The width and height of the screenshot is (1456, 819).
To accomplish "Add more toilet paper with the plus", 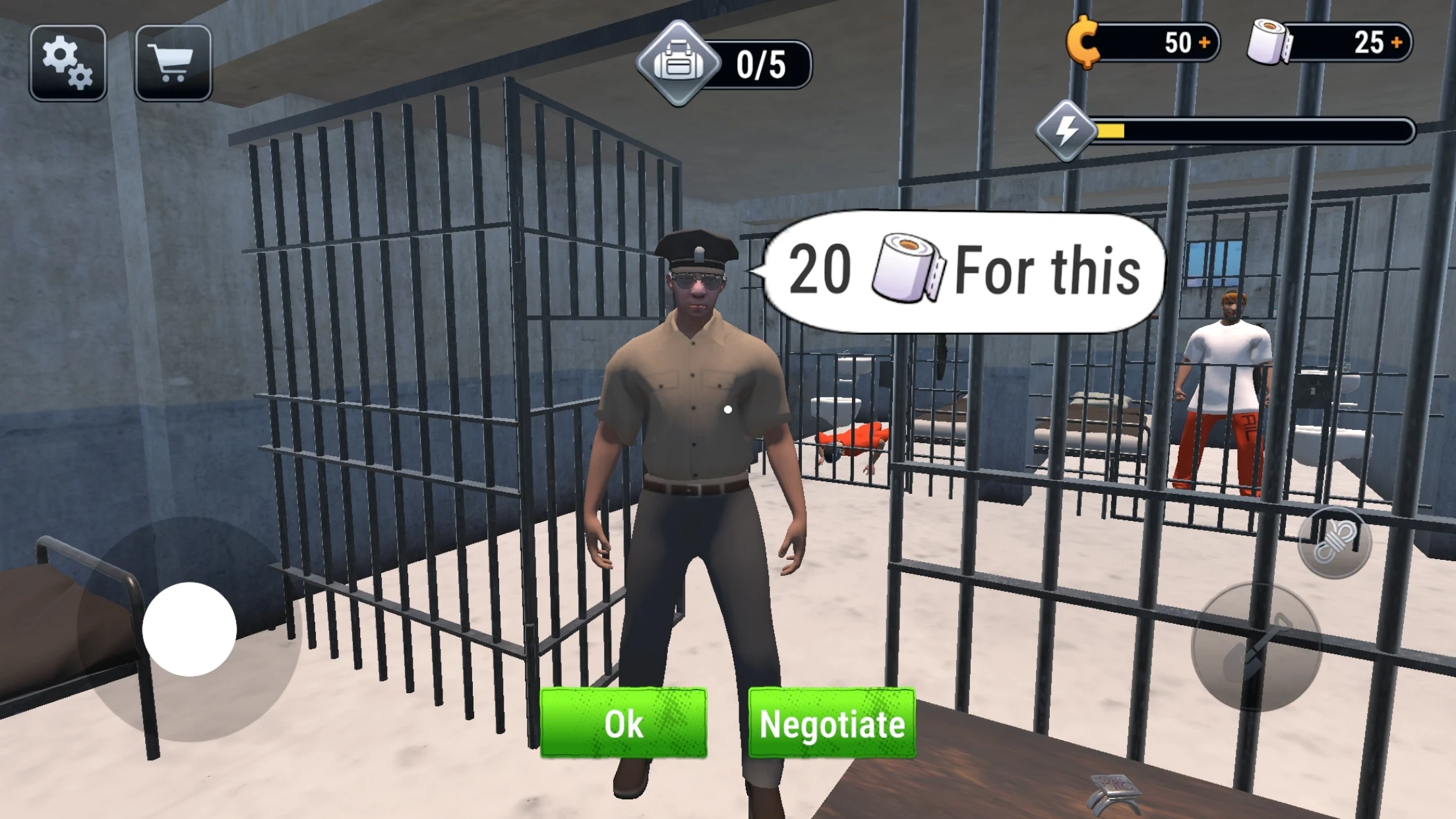I will click(x=1396, y=43).
